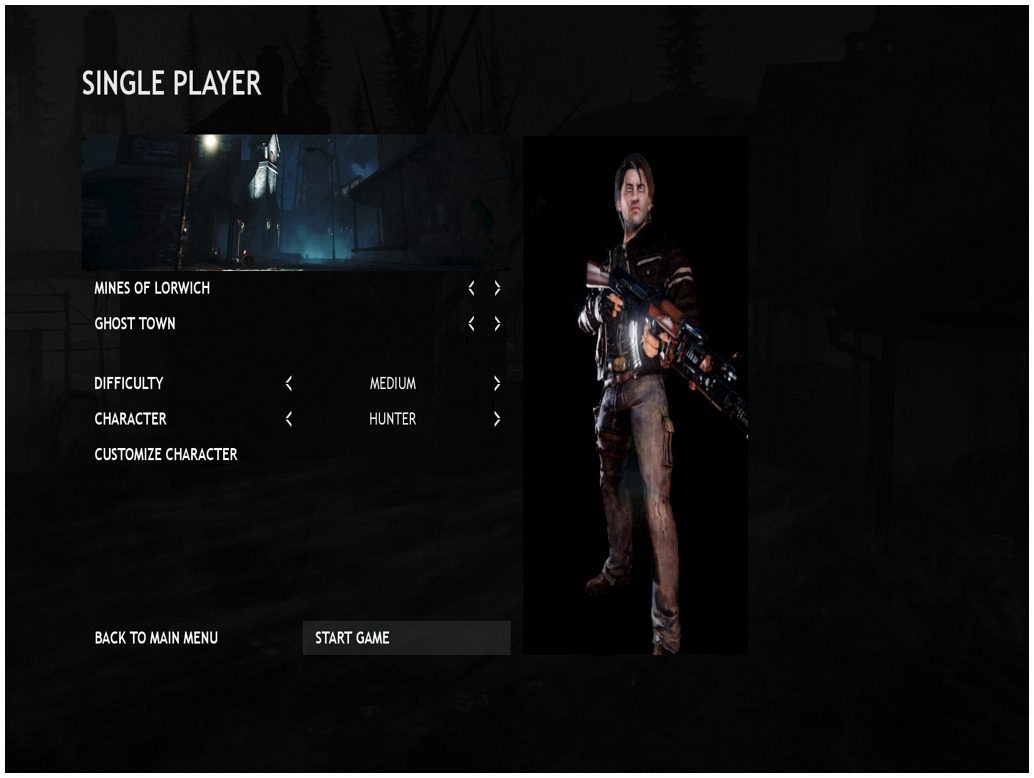Select previous character before Hunter
The width and height of the screenshot is (1034, 778).
click(288, 419)
